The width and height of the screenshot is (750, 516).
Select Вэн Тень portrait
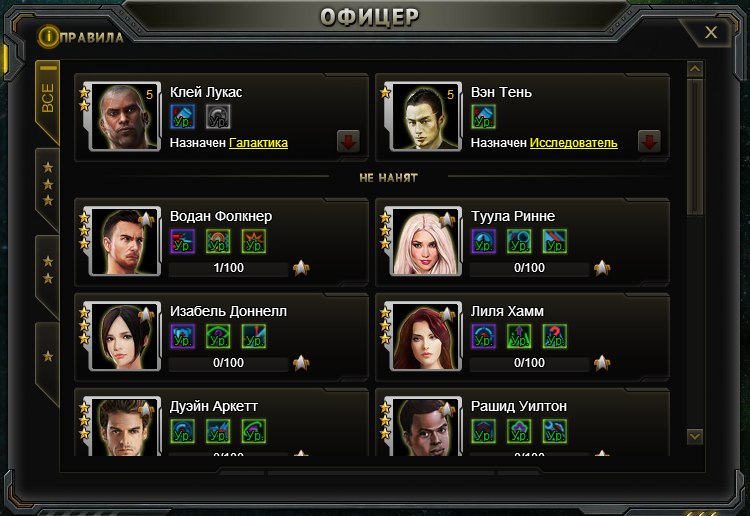(426, 118)
